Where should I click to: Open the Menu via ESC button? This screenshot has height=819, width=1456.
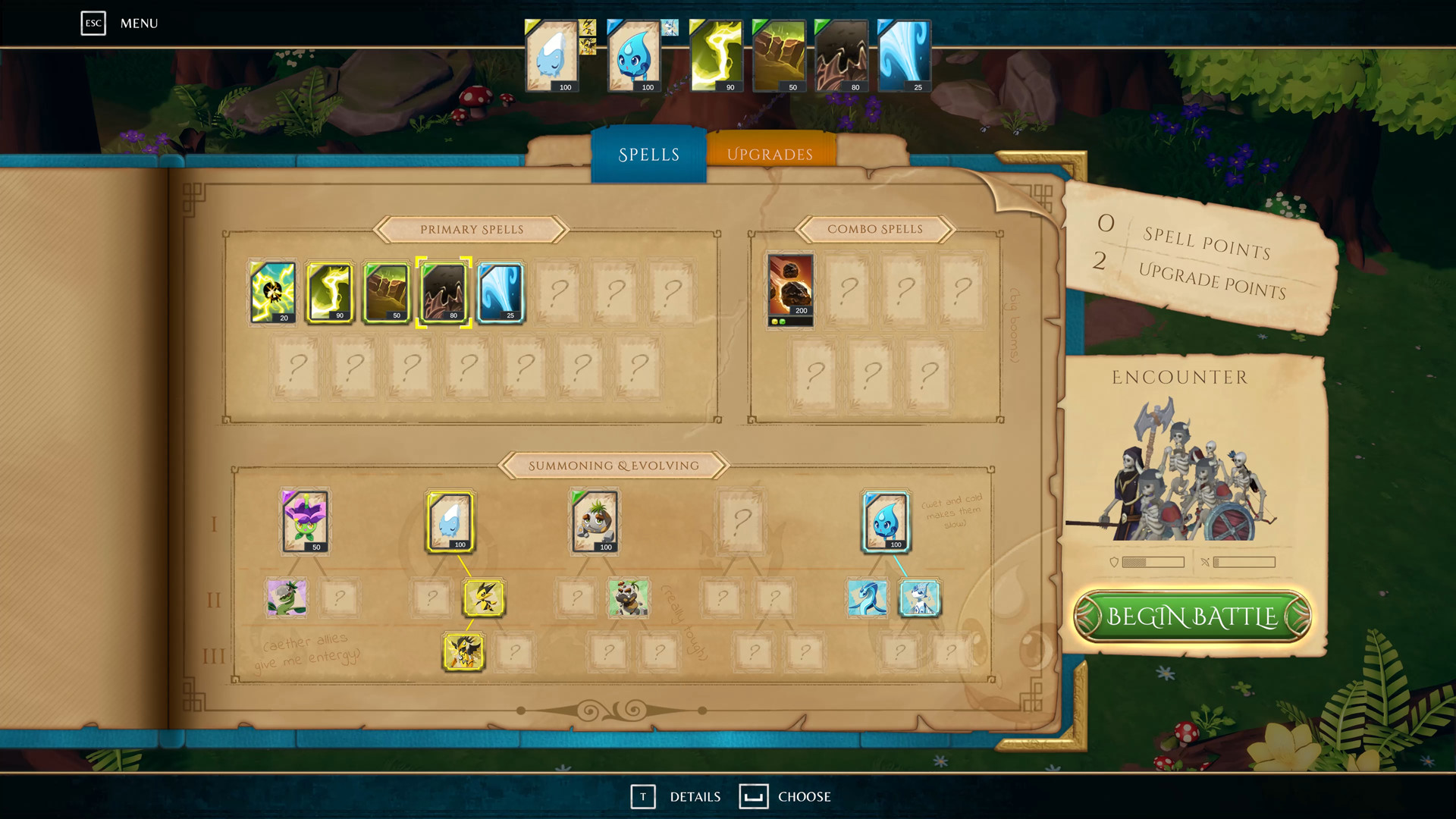pos(93,24)
